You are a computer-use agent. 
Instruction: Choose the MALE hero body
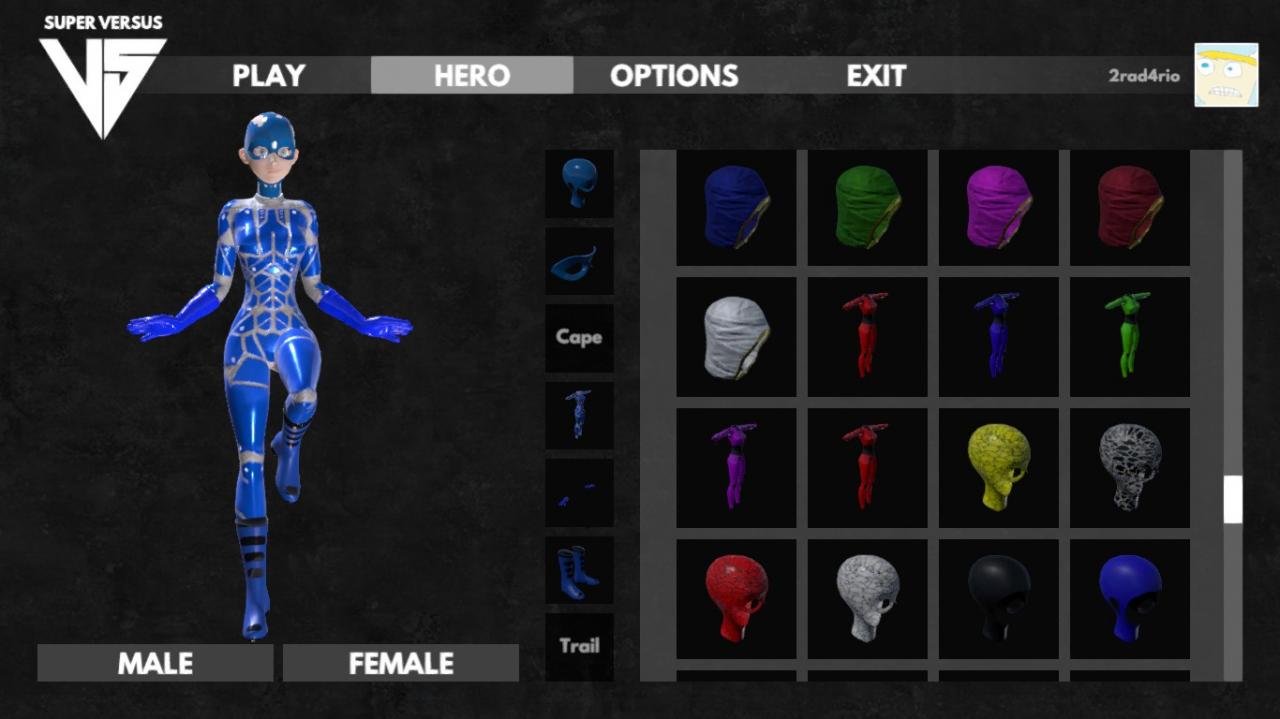pos(155,663)
